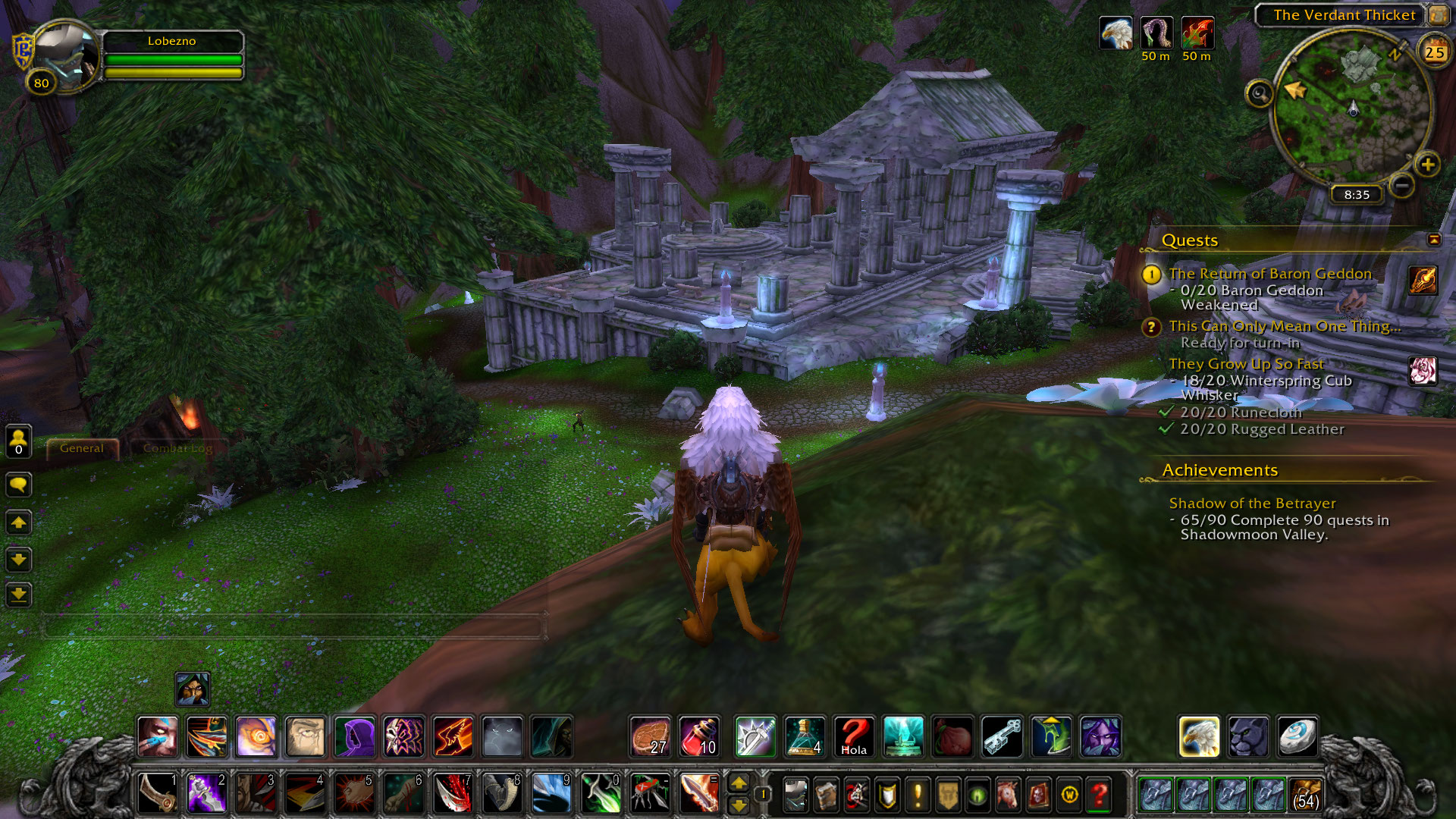
Task: Open the chat speech bubble menu
Action: (19, 484)
